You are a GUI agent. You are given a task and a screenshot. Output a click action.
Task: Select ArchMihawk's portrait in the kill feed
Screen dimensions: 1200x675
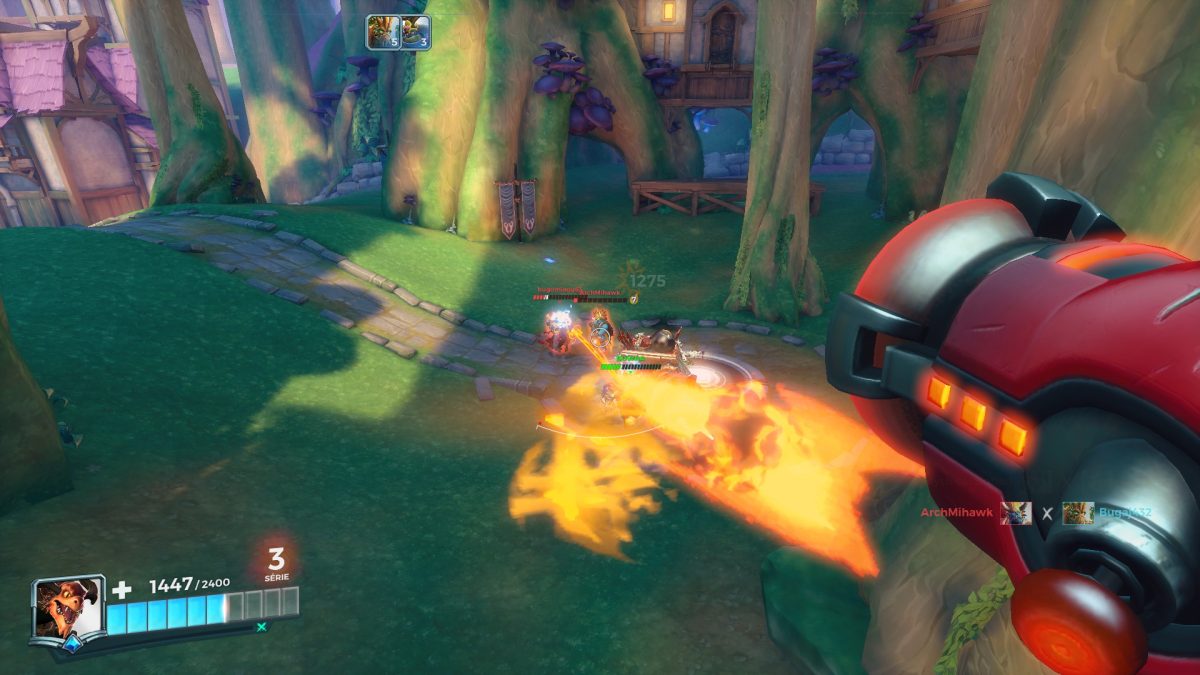pyautogui.click(x=1016, y=514)
